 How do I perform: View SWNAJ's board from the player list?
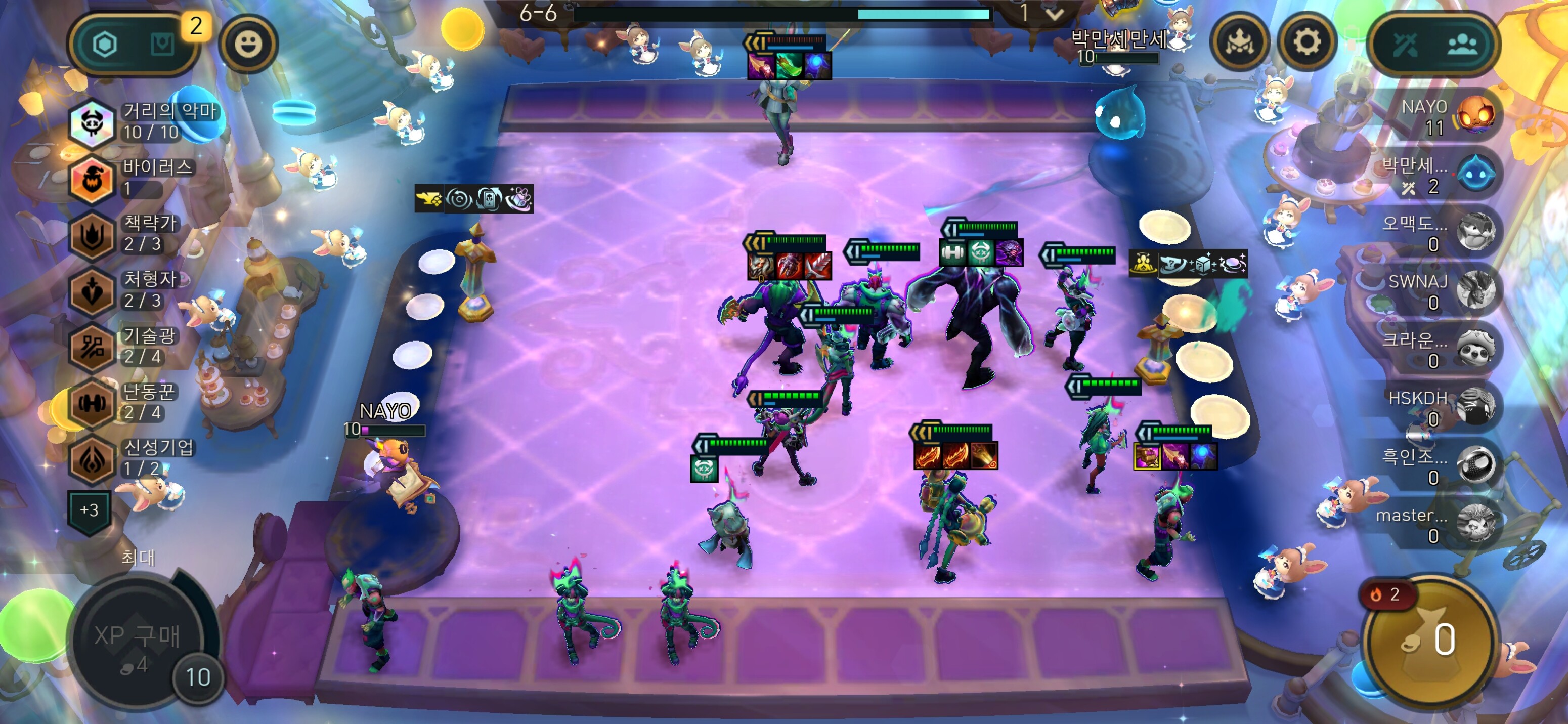(1443, 291)
